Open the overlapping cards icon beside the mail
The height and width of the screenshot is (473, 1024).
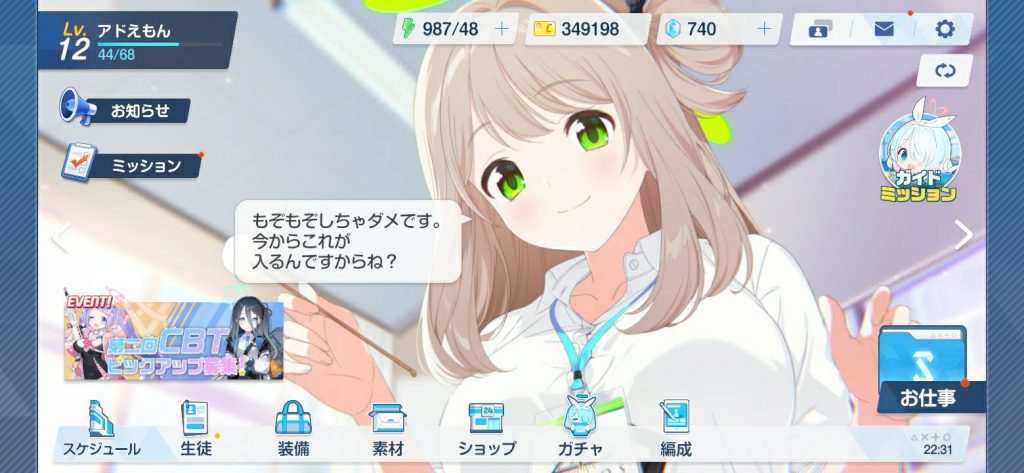pos(821,29)
